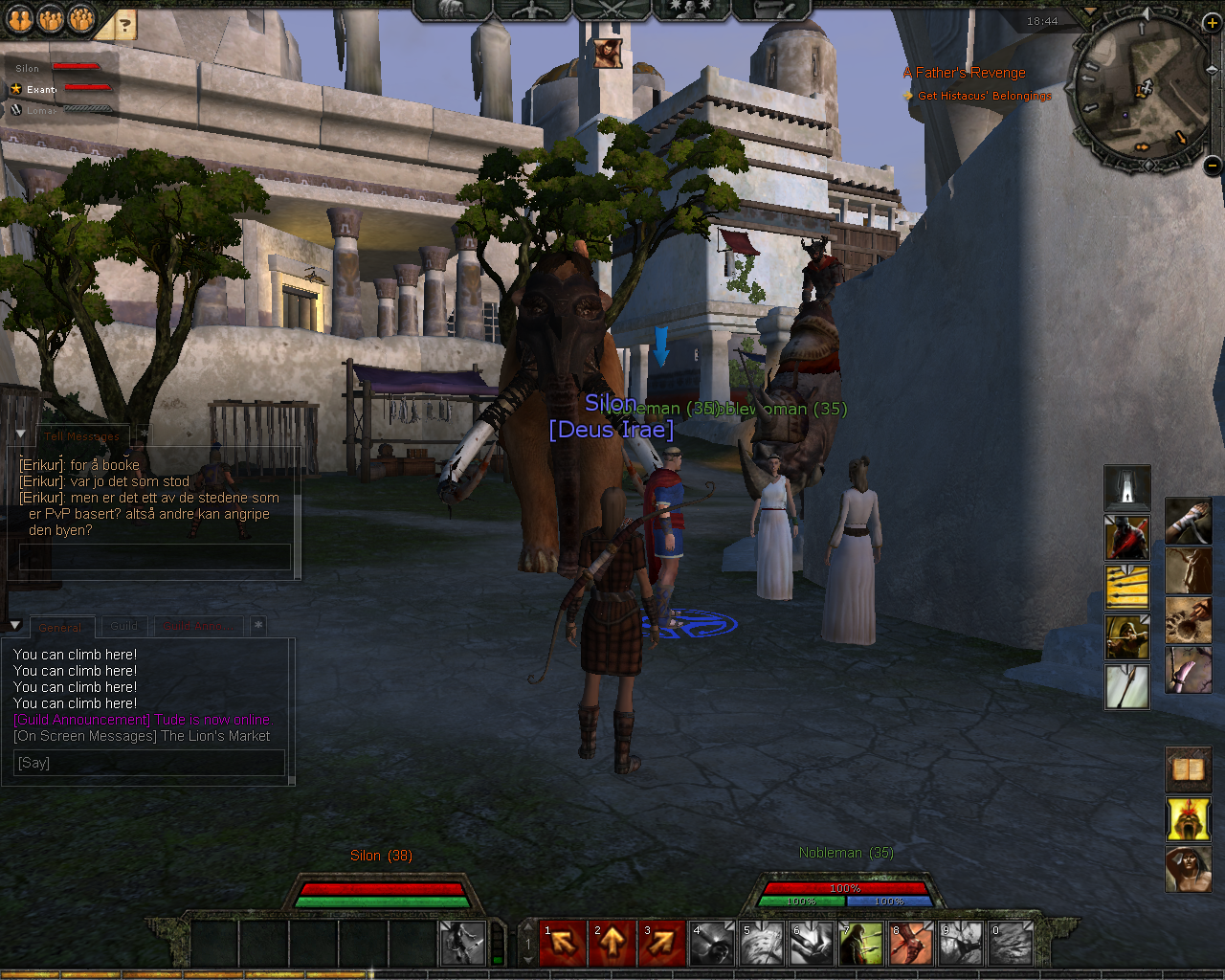Activate the upper-right arrow attack in slot 3
The width and height of the screenshot is (1225, 980).
click(662, 944)
